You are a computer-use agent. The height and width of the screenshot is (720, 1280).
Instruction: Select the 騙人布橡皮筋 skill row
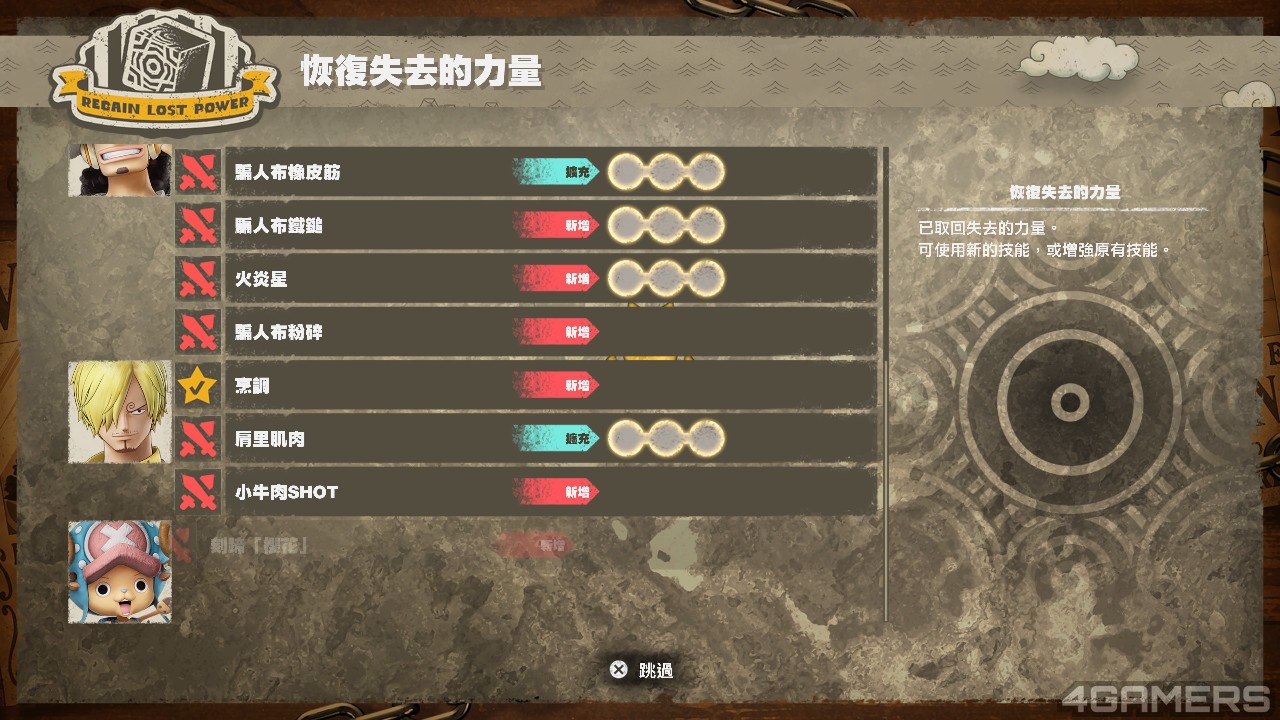550,172
